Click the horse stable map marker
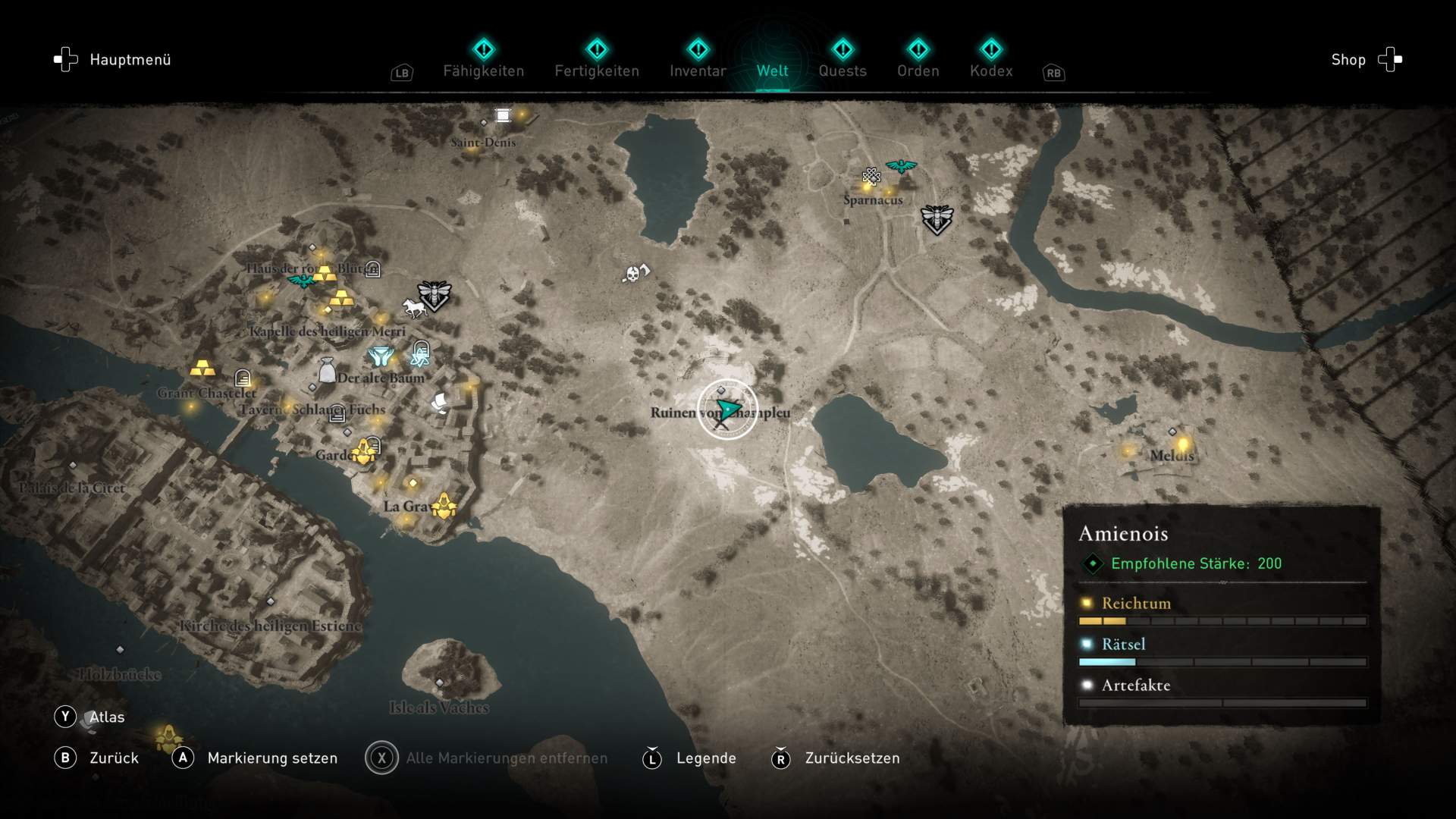Image resolution: width=1456 pixels, height=819 pixels. point(414,308)
